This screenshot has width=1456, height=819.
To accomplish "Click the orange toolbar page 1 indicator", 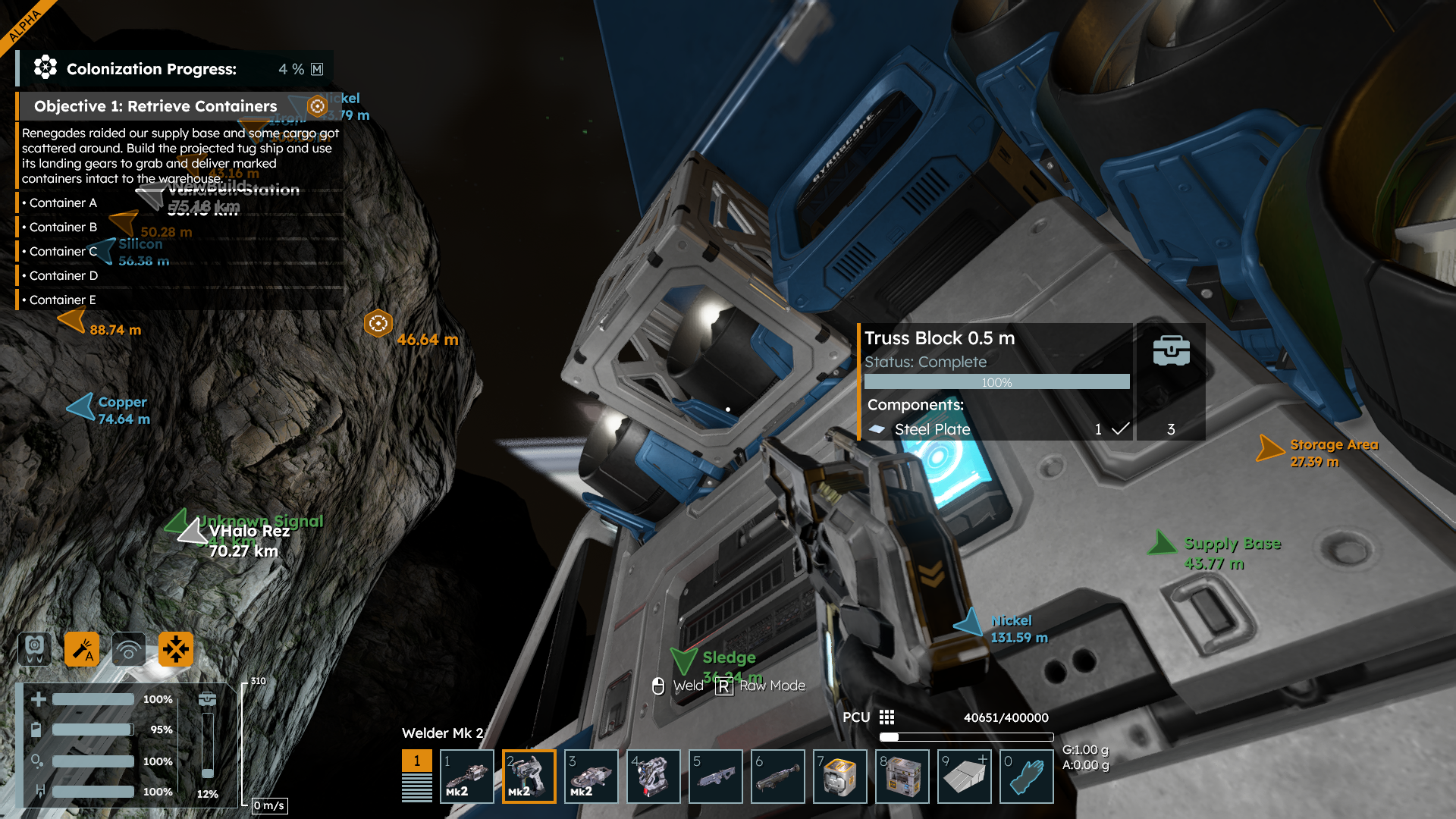I will coord(416,761).
